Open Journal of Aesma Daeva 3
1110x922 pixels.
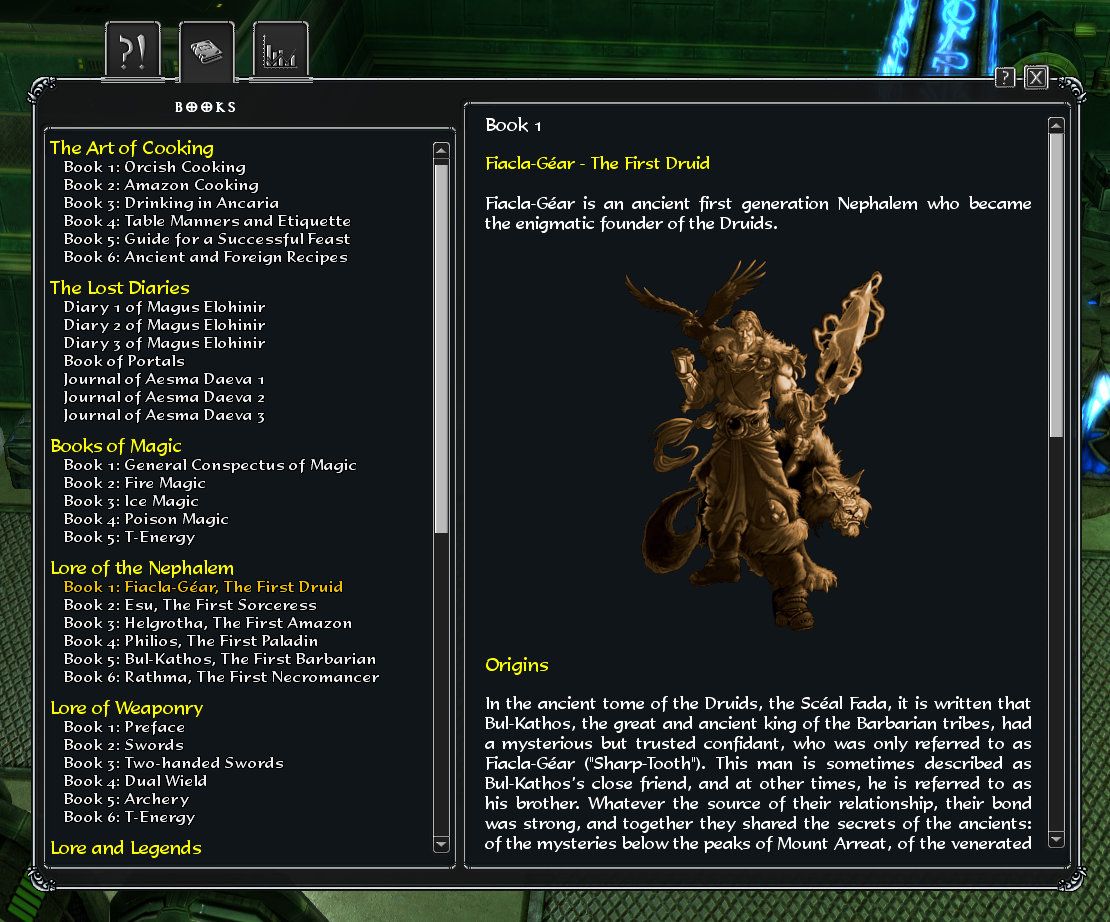[164, 415]
